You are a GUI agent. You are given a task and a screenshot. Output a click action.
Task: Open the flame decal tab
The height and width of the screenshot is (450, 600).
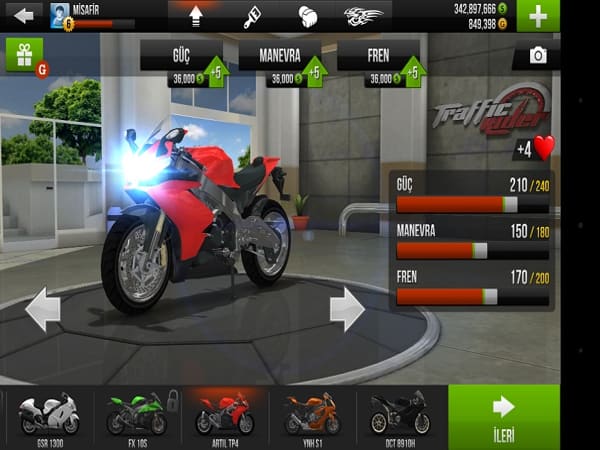[363, 15]
